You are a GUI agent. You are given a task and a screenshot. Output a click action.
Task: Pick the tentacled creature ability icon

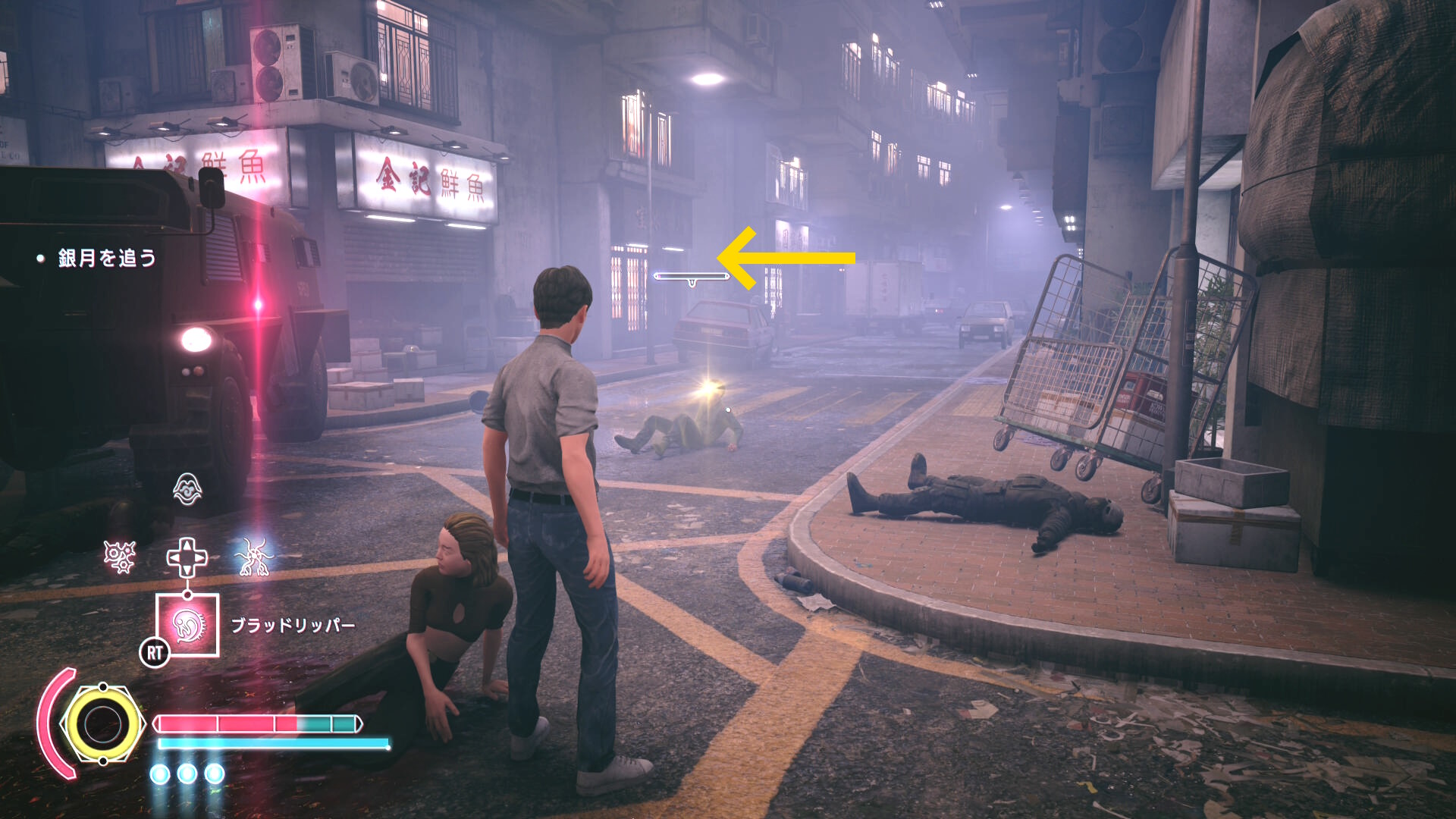(253, 557)
